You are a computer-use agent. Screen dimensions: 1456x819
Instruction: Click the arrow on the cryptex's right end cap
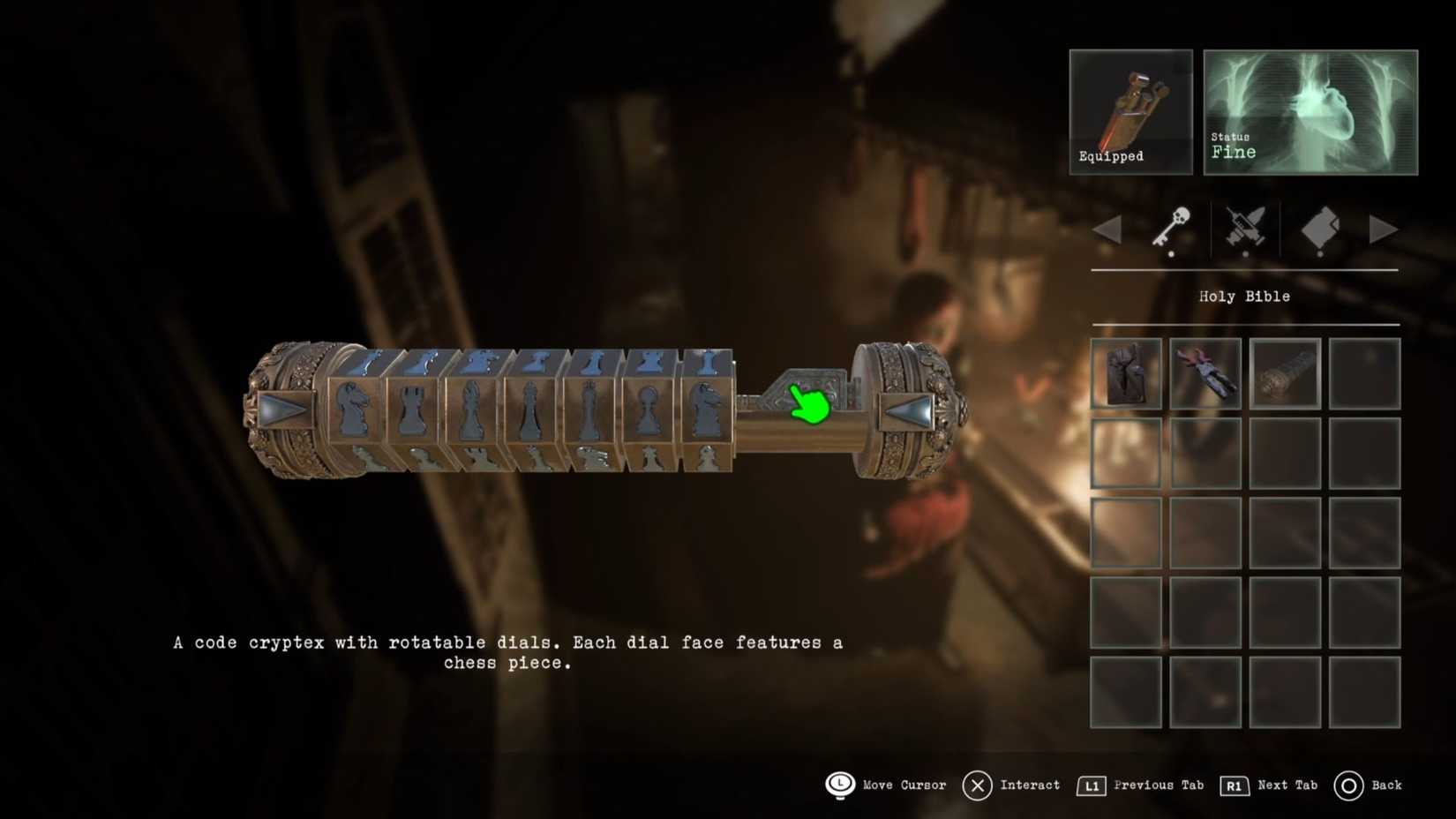908,410
